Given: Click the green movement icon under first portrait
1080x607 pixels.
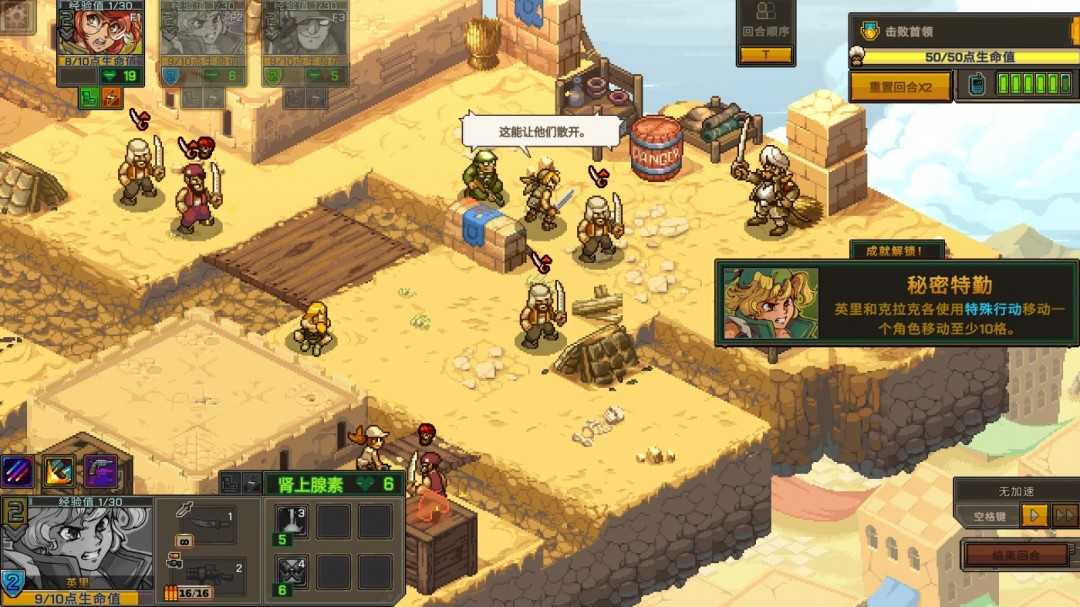Looking at the screenshot, I should pos(90,98).
